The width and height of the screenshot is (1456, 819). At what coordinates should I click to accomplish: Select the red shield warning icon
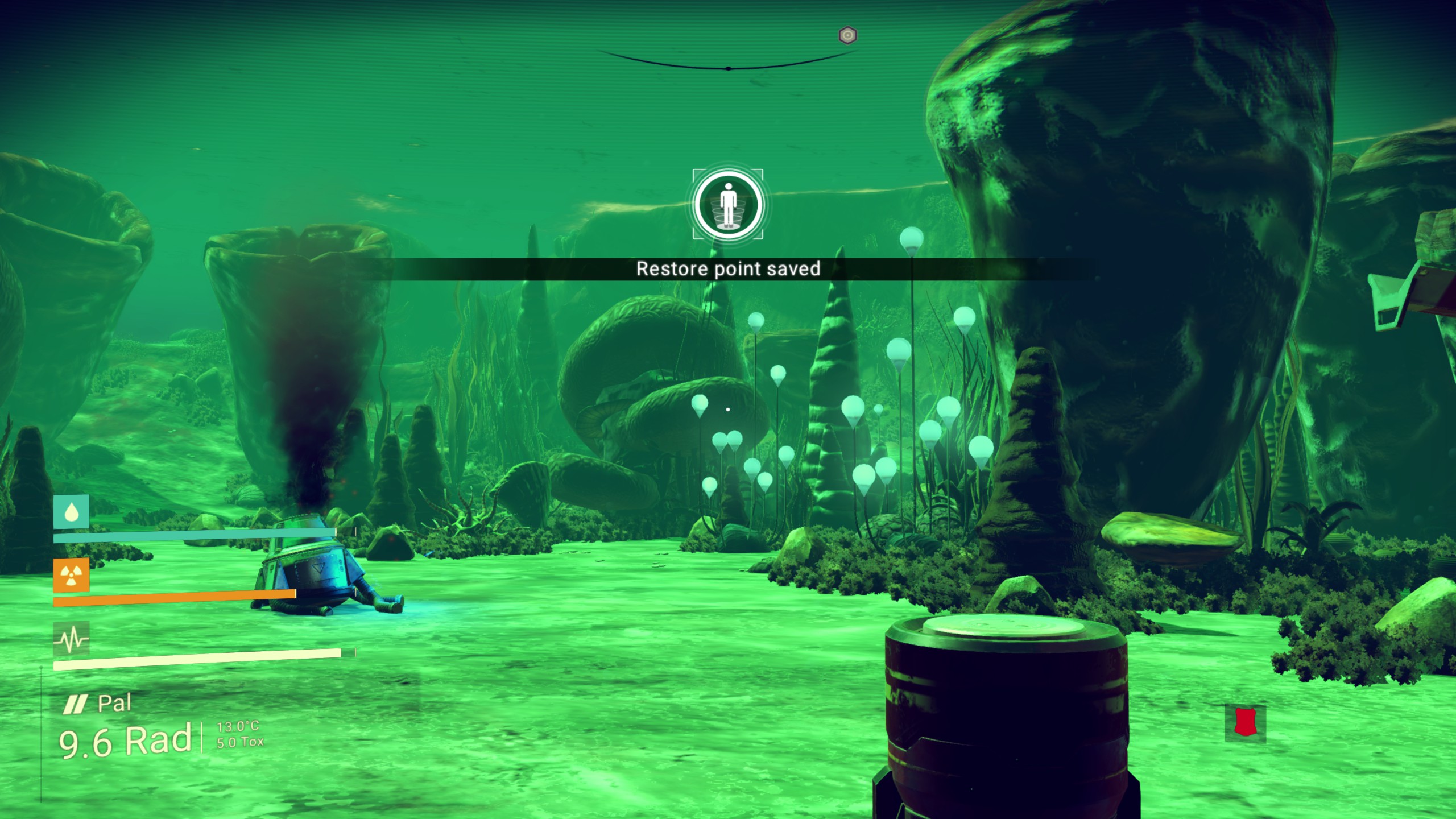(x=1245, y=722)
